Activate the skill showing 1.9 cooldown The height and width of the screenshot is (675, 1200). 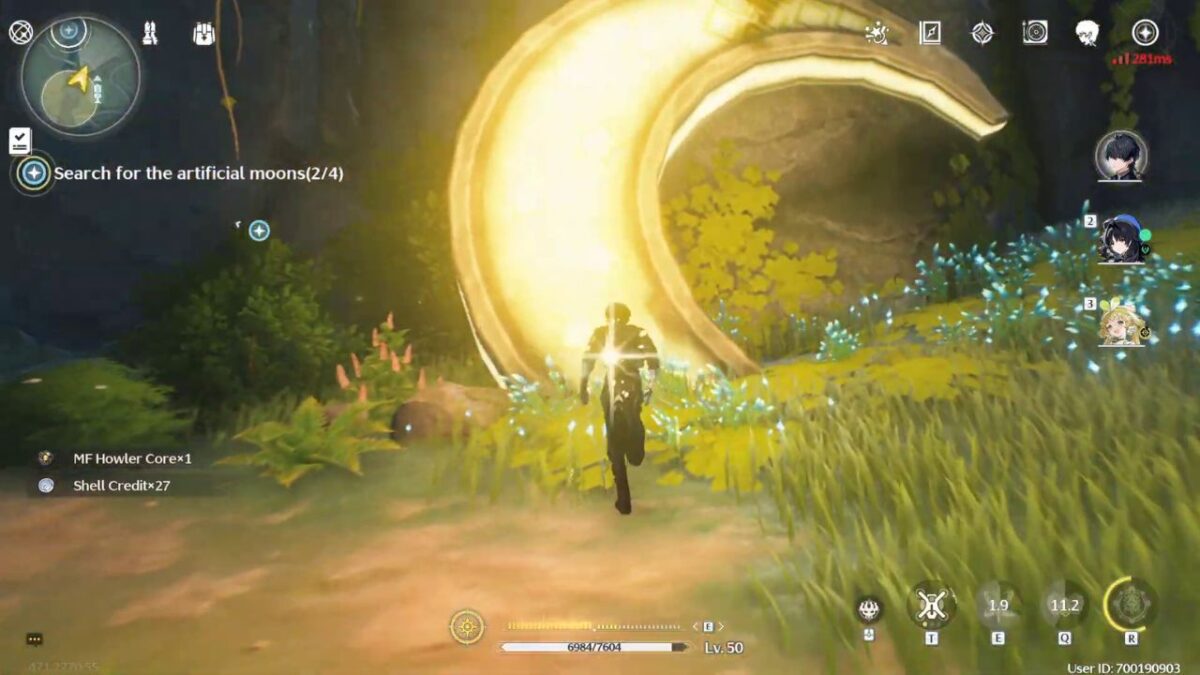pyautogui.click(x=998, y=605)
